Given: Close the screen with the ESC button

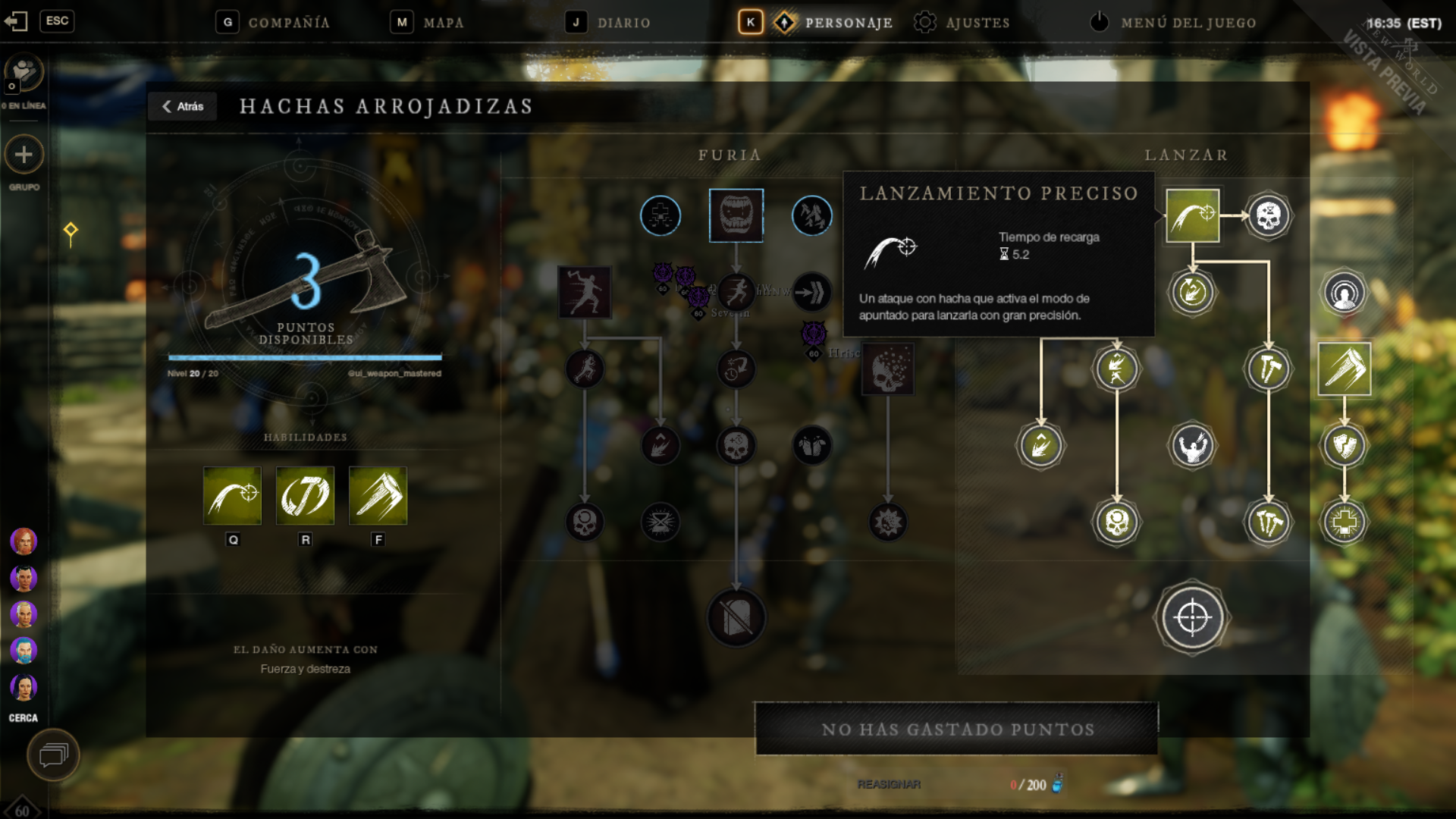Looking at the screenshot, I should click(57, 21).
